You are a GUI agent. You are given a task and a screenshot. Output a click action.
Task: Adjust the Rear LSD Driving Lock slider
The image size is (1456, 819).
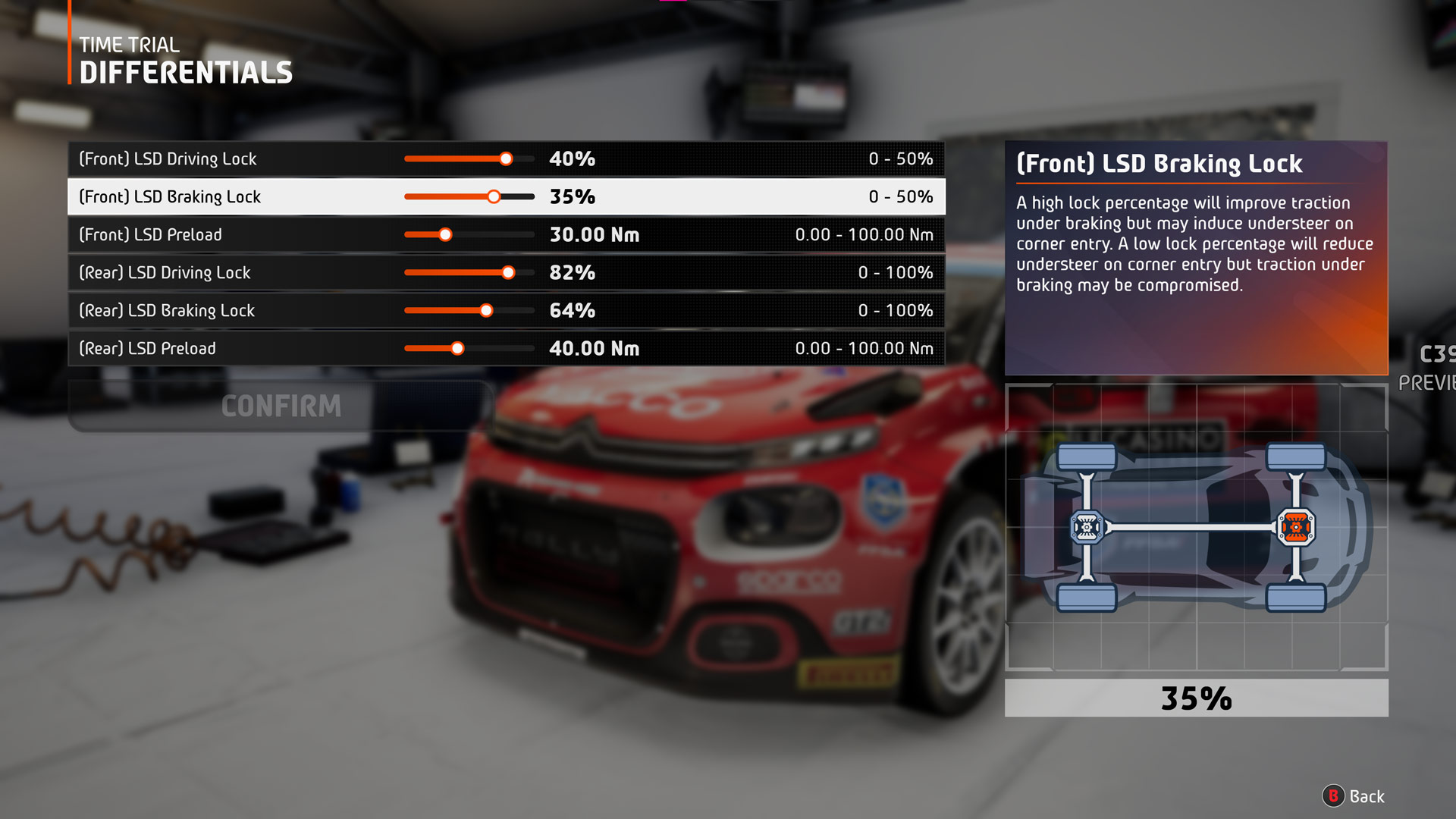click(x=508, y=273)
